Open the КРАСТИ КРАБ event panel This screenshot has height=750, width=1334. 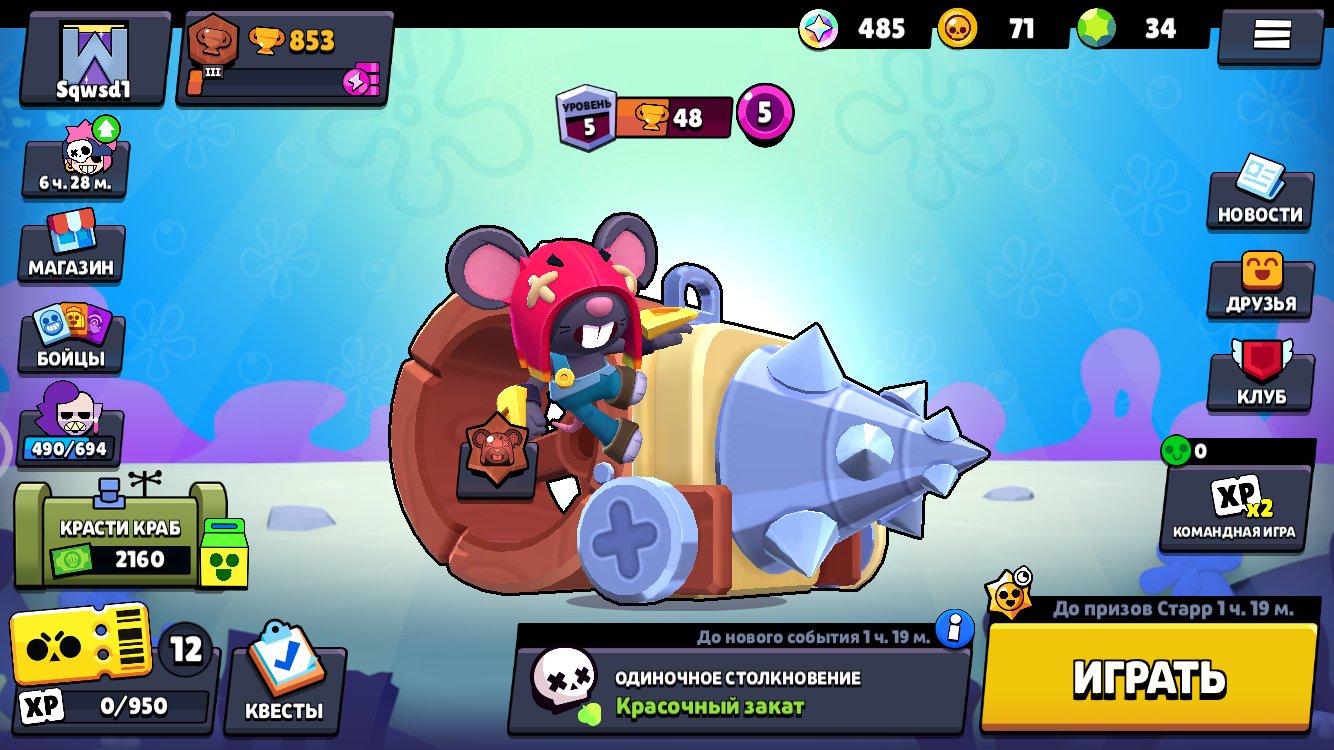(118, 535)
